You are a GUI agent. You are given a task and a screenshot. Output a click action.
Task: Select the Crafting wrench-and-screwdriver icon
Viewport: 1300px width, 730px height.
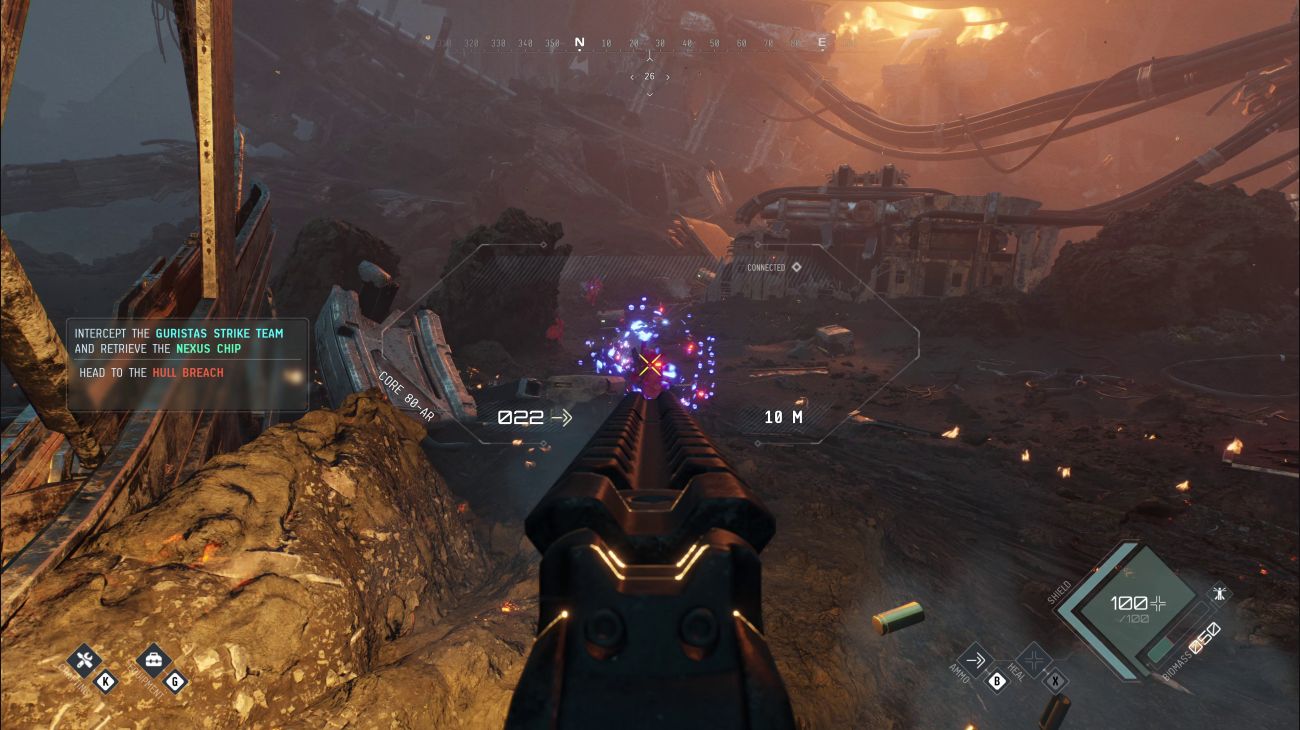(x=84, y=660)
